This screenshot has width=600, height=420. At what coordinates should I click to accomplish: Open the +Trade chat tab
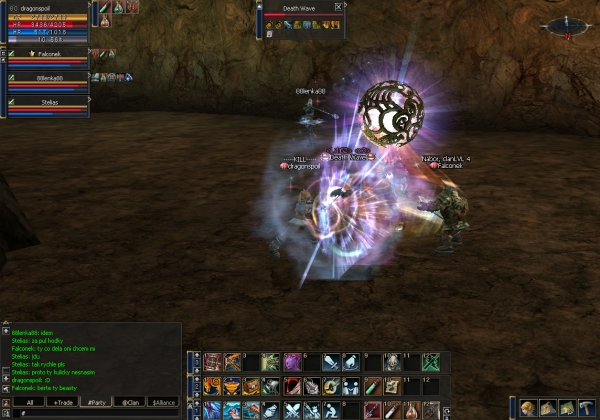coord(63,402)
